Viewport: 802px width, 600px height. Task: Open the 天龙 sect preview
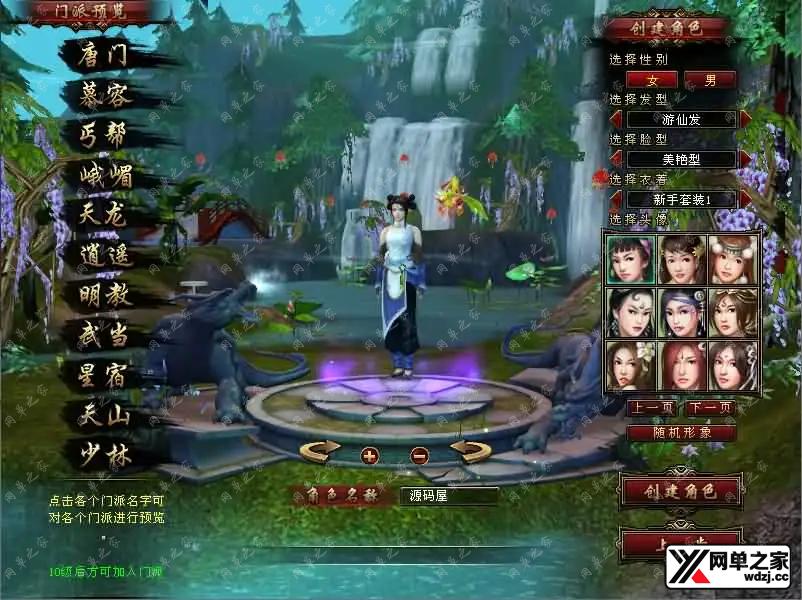[x=104, y=214]
